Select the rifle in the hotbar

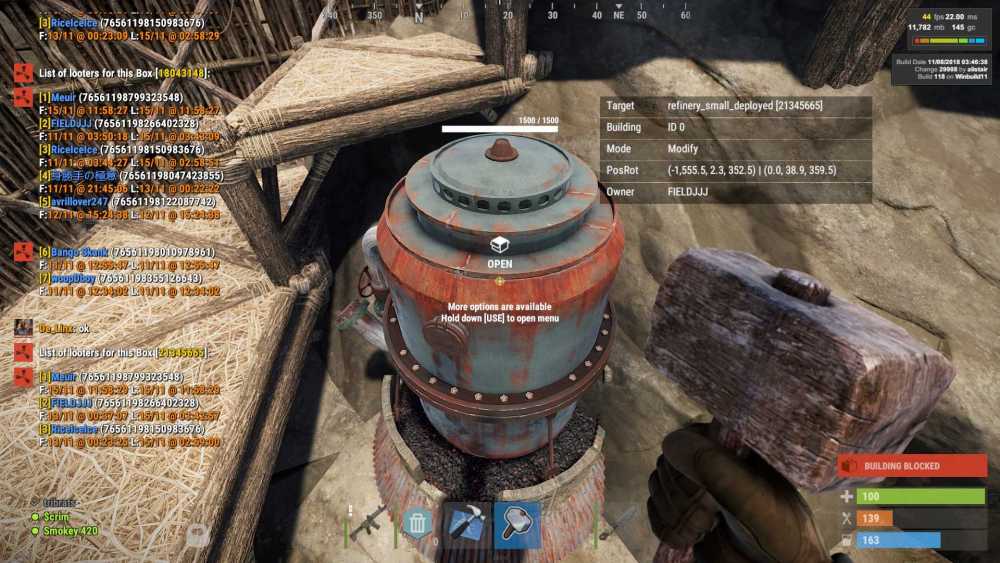click(368, 522)
